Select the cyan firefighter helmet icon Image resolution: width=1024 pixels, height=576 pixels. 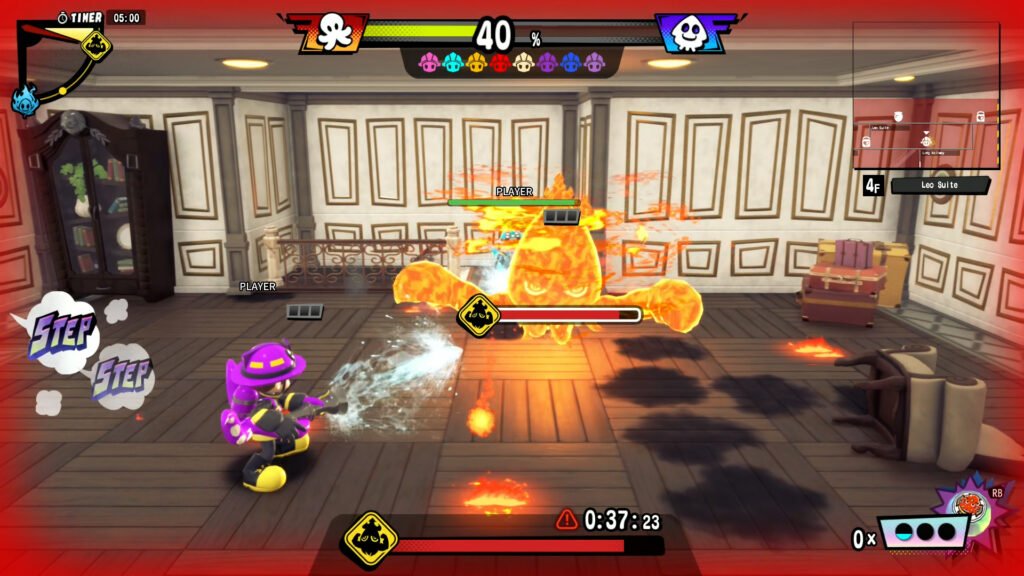point(452,63)
